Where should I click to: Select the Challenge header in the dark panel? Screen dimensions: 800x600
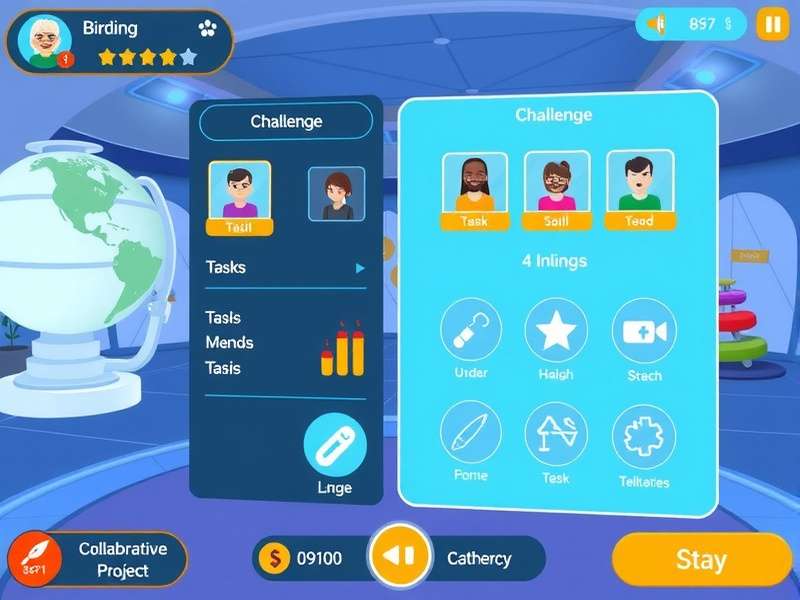pos(286,121)
